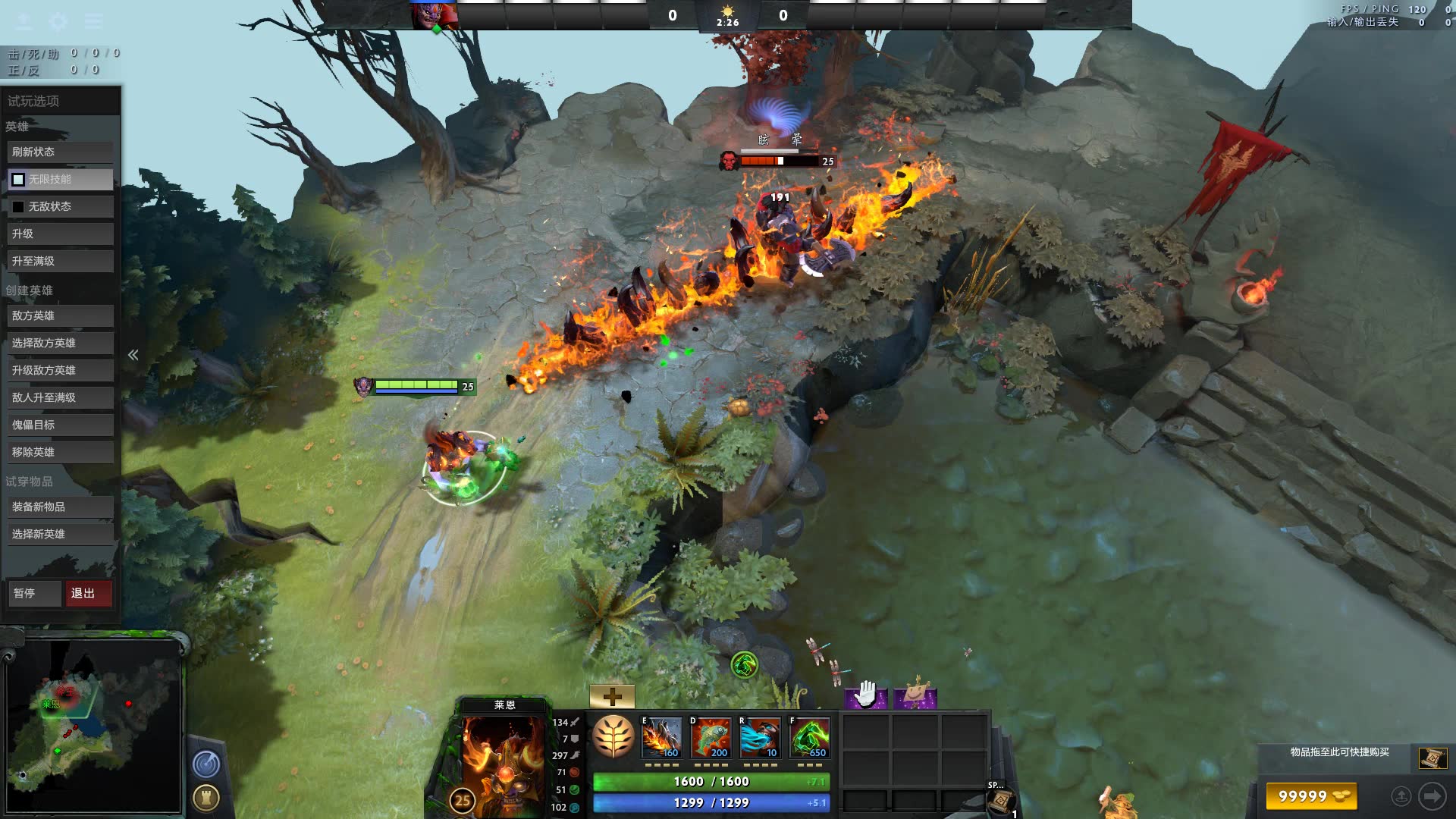1456x819 pixels.
Task: Click the 刷新状态 refresh button
Action: coord(61,152)
